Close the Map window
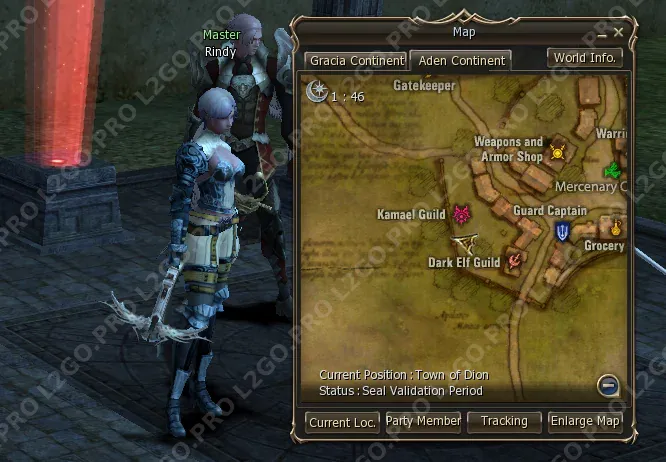The width and height of the screenshot is (666, 462). click(x=619, y=33)
